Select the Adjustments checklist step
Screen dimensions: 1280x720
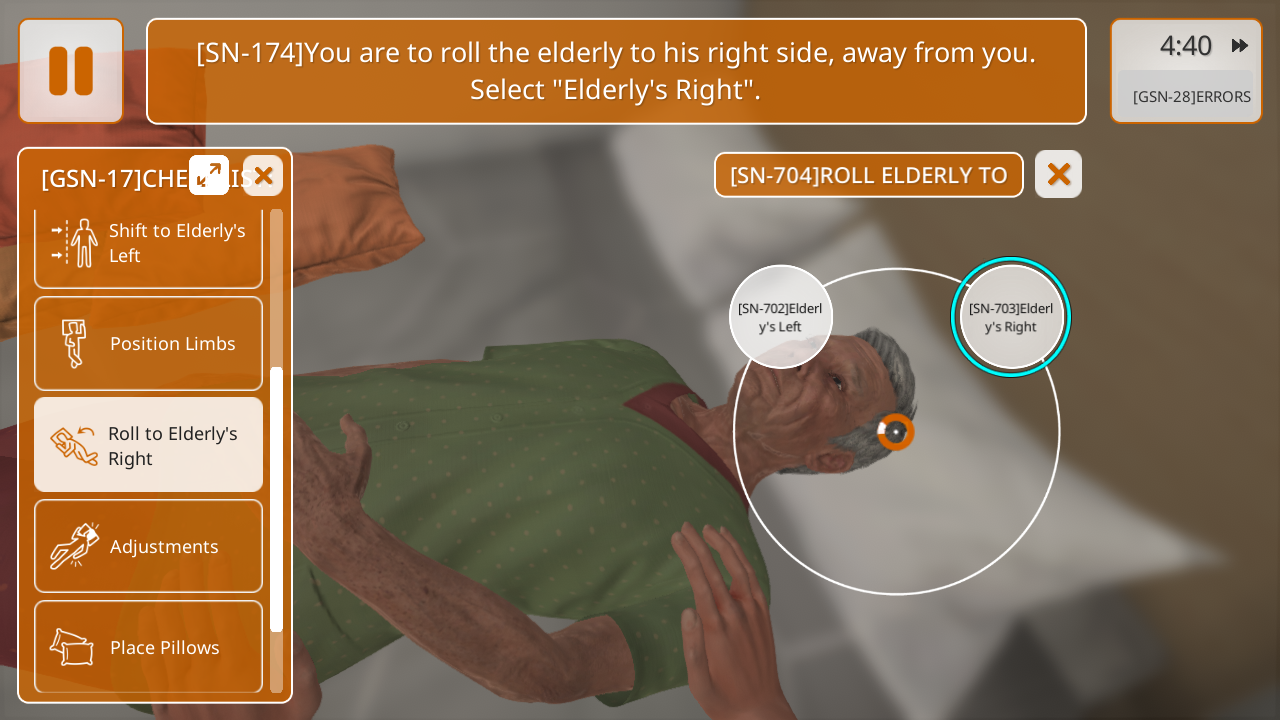click(149, 546)
